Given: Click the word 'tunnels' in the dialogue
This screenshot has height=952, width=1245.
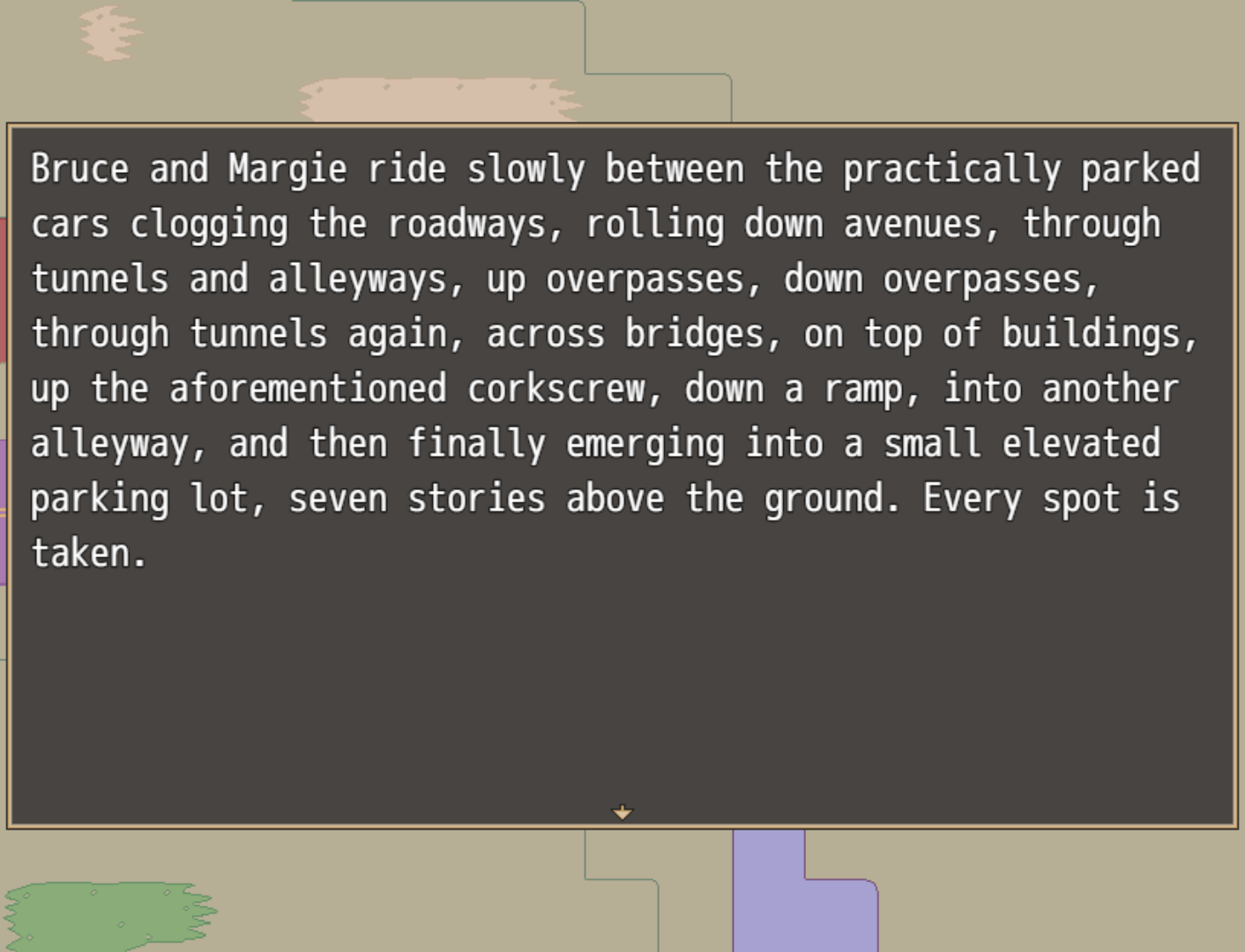Looking at the screenshot, I should tap(99, 278).
